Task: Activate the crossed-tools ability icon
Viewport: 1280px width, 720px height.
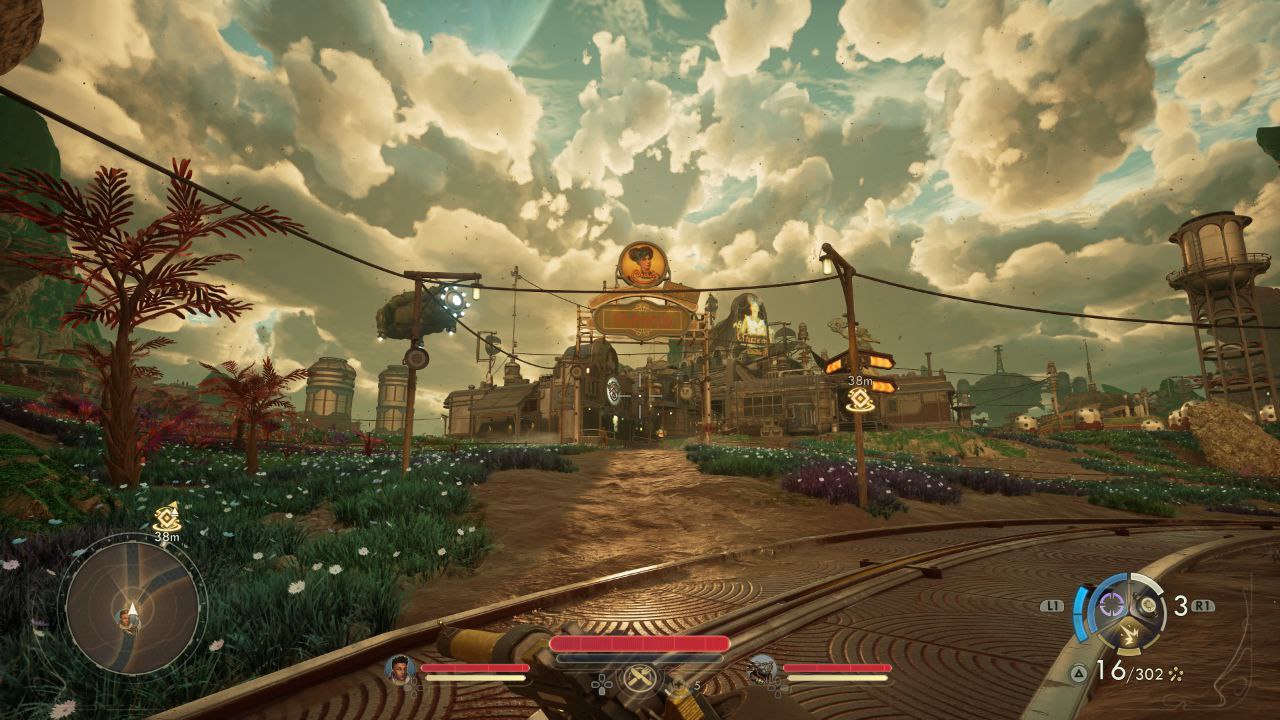Action: 639,678
